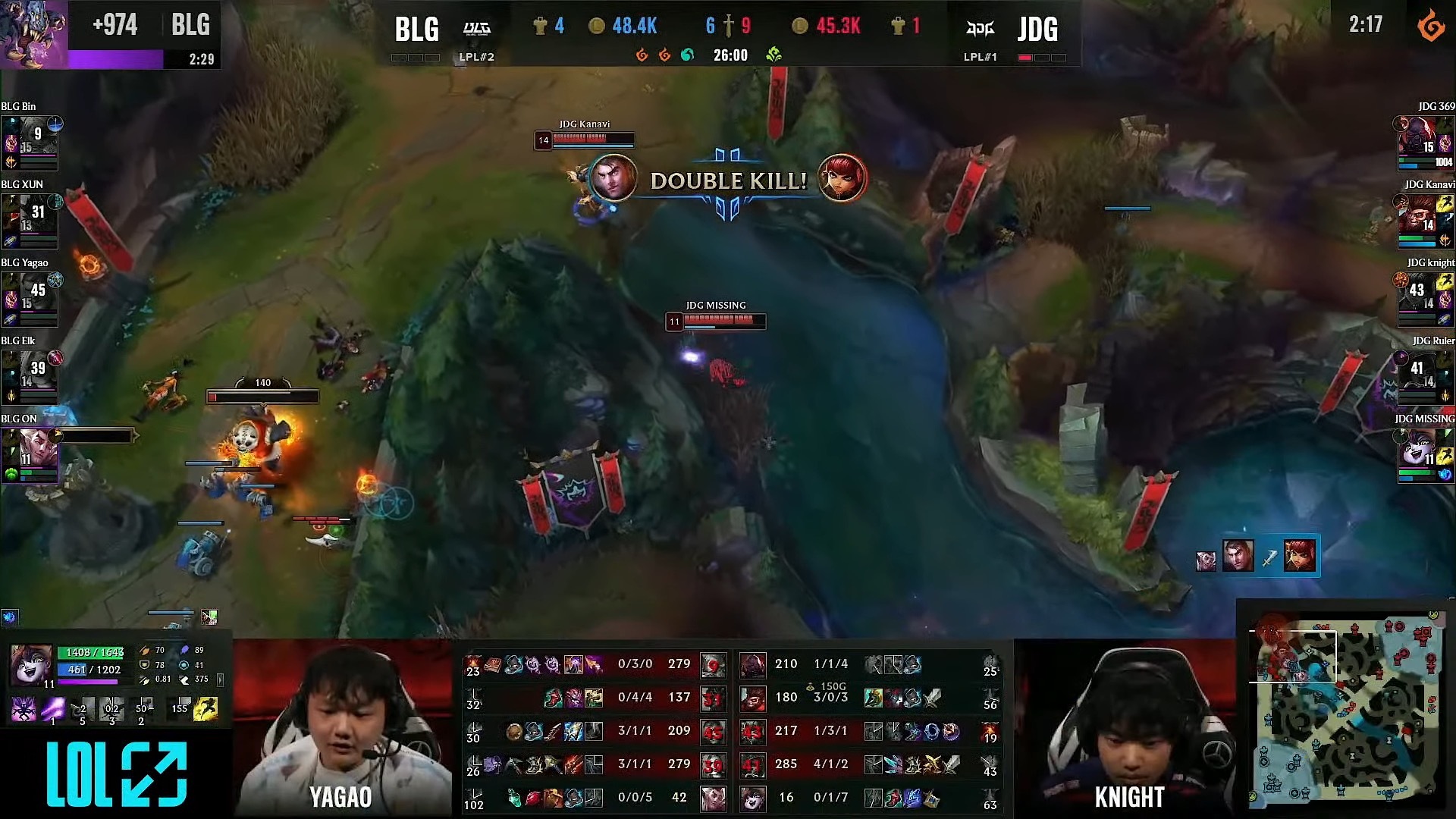
Task: Click the attack damage sword stat icon
Action: [x=145, y=651]
